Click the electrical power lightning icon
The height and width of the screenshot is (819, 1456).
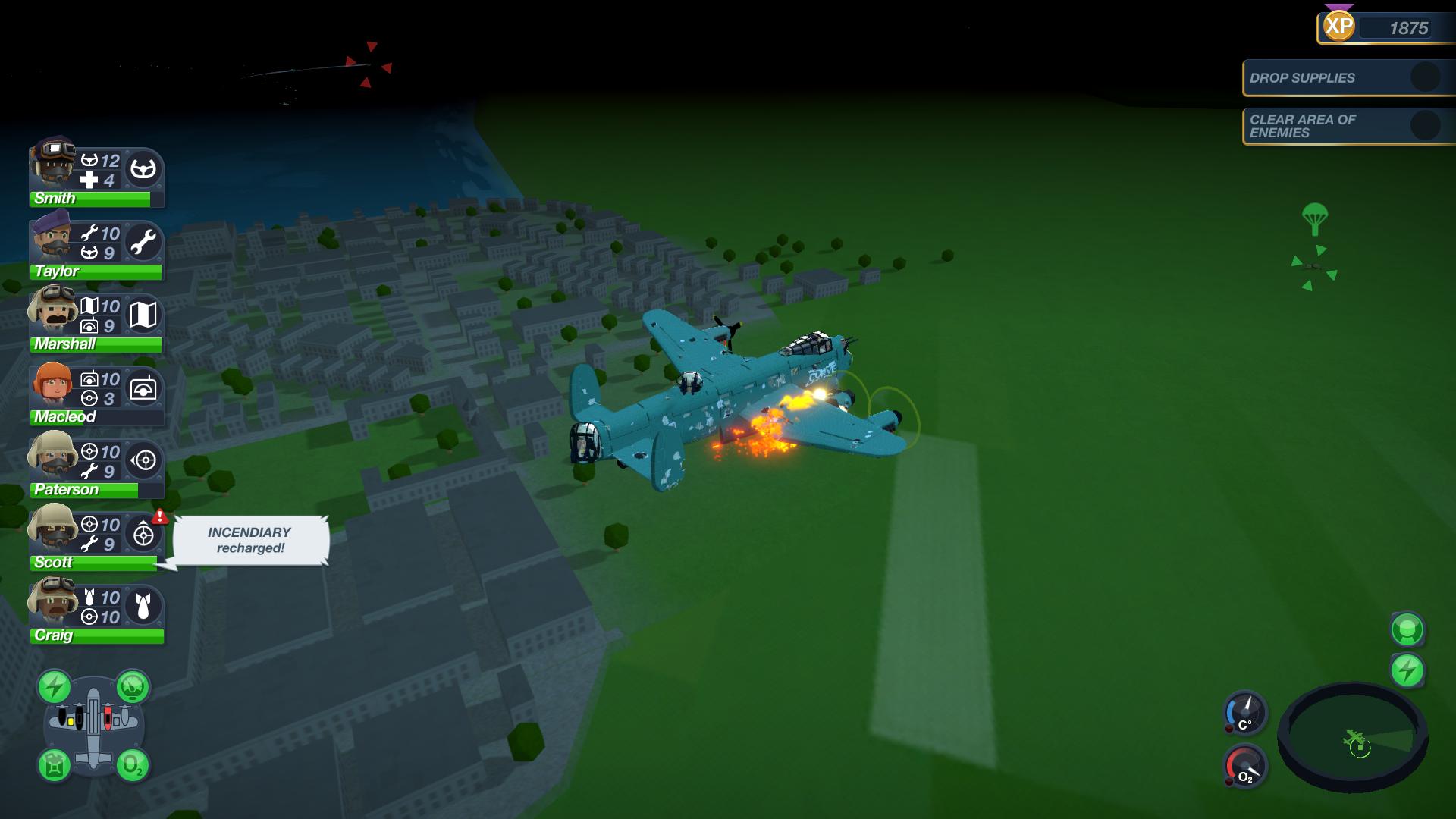tap(54, 686)
